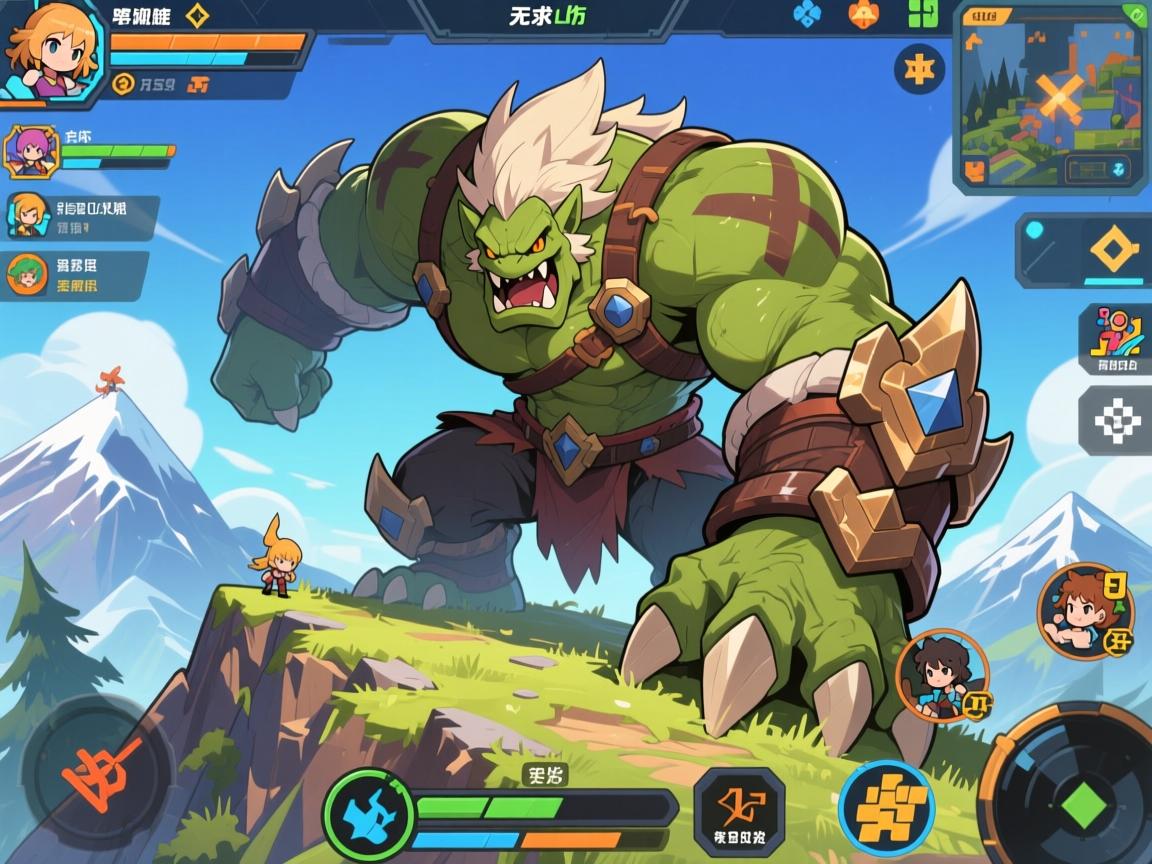
Task: Open the orange-haired player portrait
Action: click(50, 50)
